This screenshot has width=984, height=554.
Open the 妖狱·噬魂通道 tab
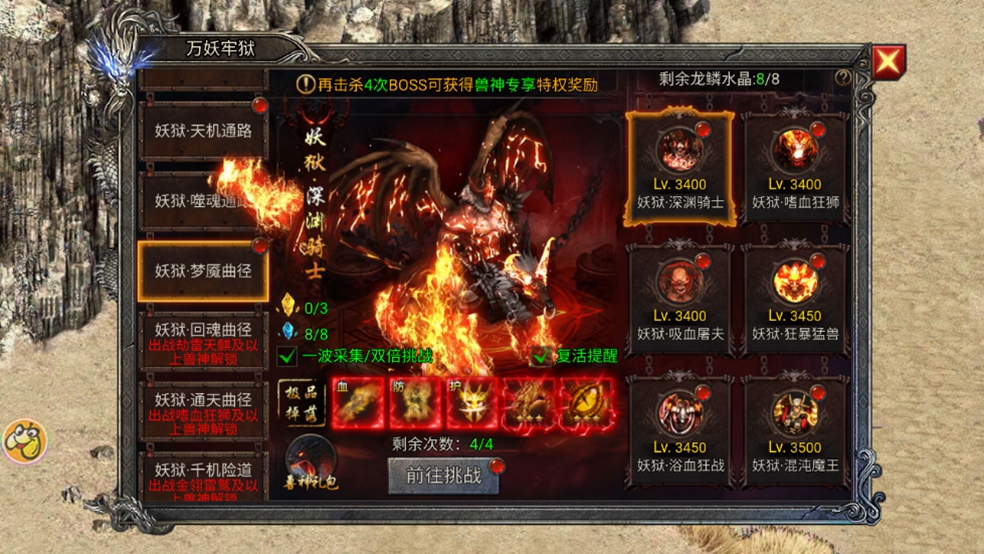click(203, 200)
